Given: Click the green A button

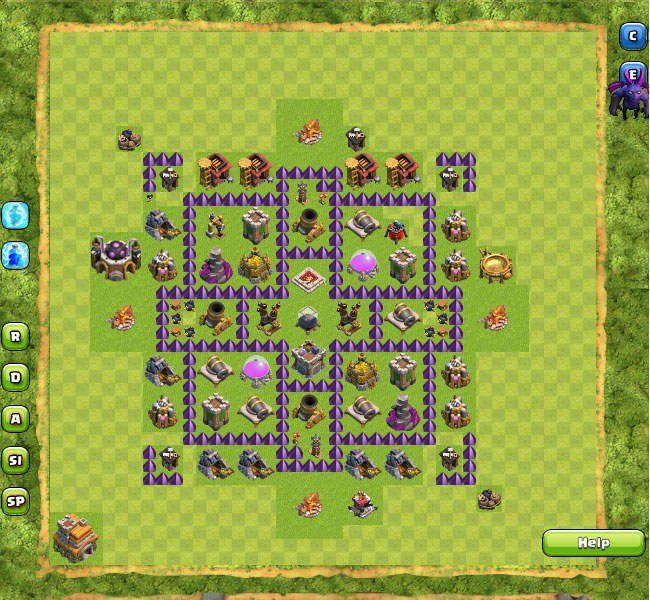Looking at the screenshot, I should click(x=15, y=418).
